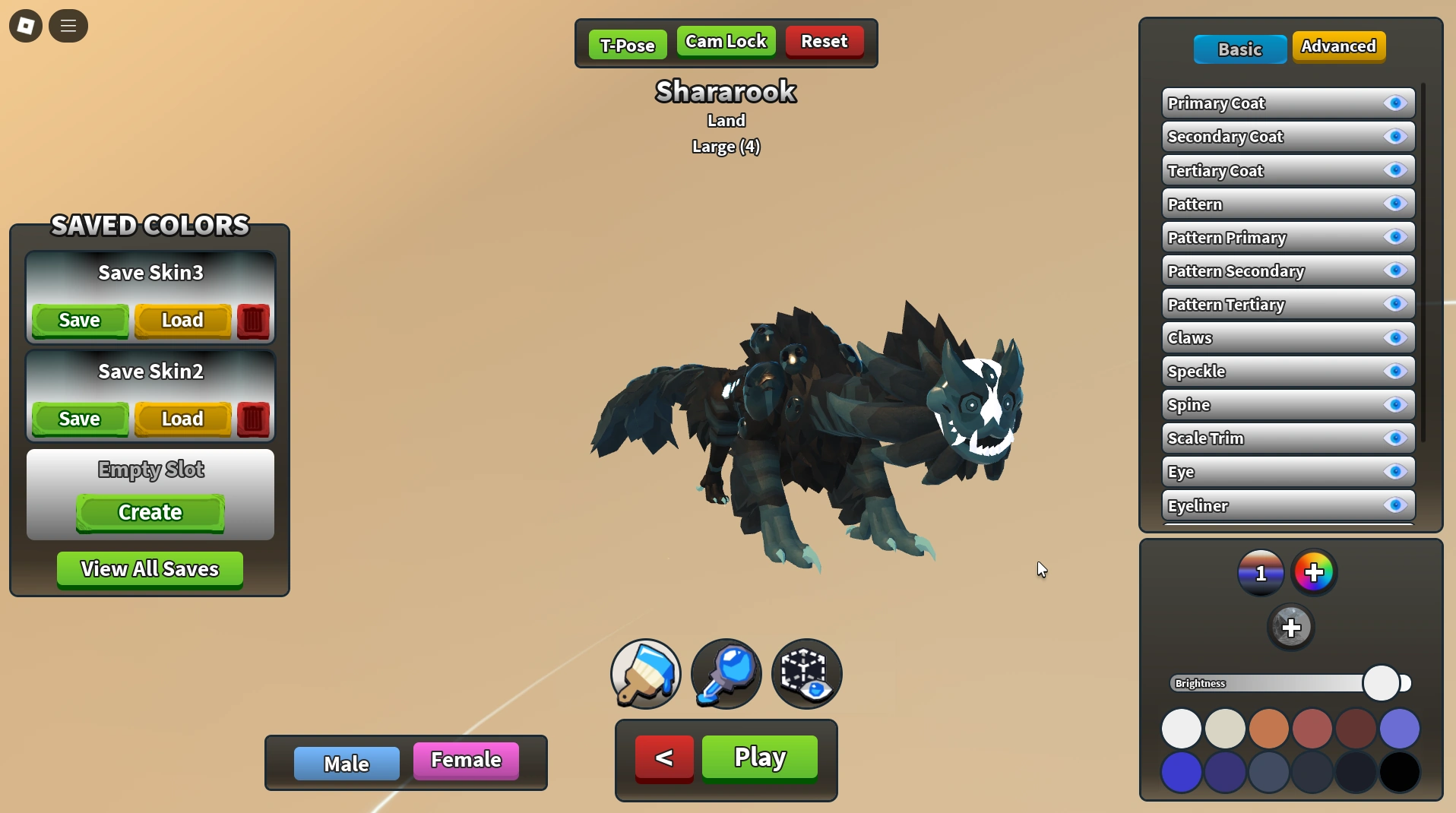Open the 3D body region viewer
The width and height of the screenshot is (1456, 813).
(807, 674)
